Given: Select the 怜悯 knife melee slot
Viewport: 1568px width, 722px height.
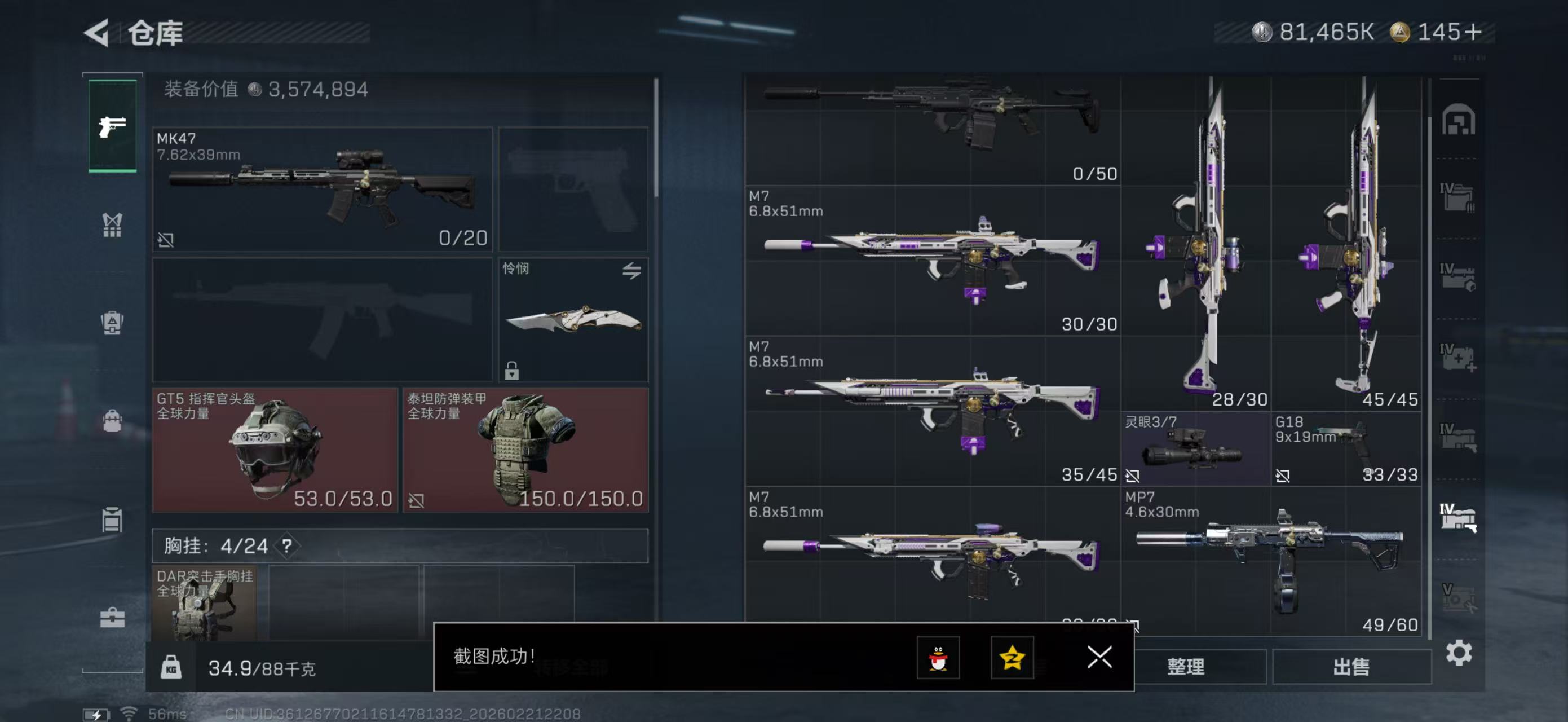Looking at the screenshot, I should click(572, 320).
